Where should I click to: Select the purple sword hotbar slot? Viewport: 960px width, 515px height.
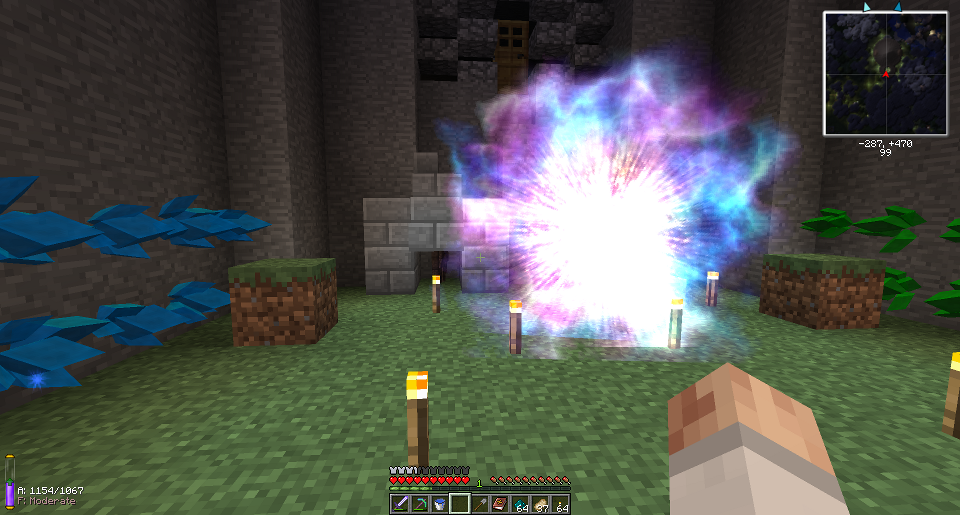[399, 504]
